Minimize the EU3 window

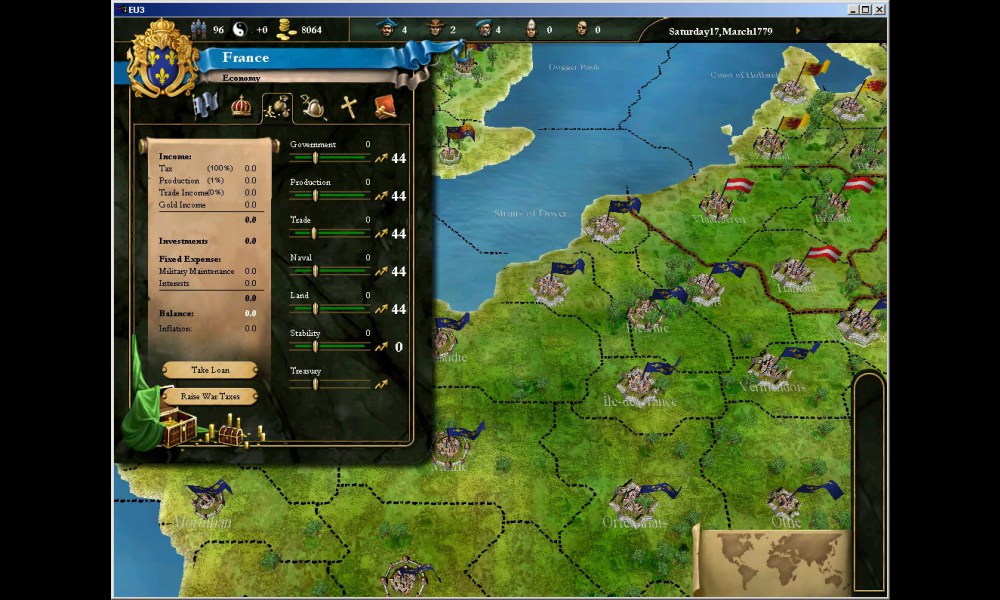[851, 9]
